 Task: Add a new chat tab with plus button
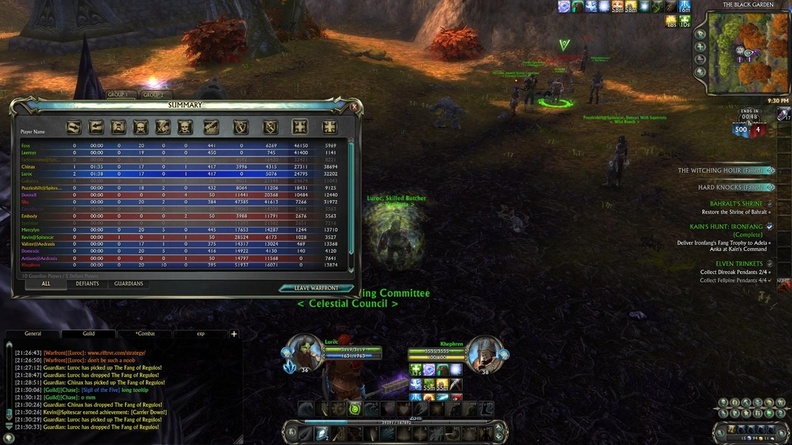[234, 334]
